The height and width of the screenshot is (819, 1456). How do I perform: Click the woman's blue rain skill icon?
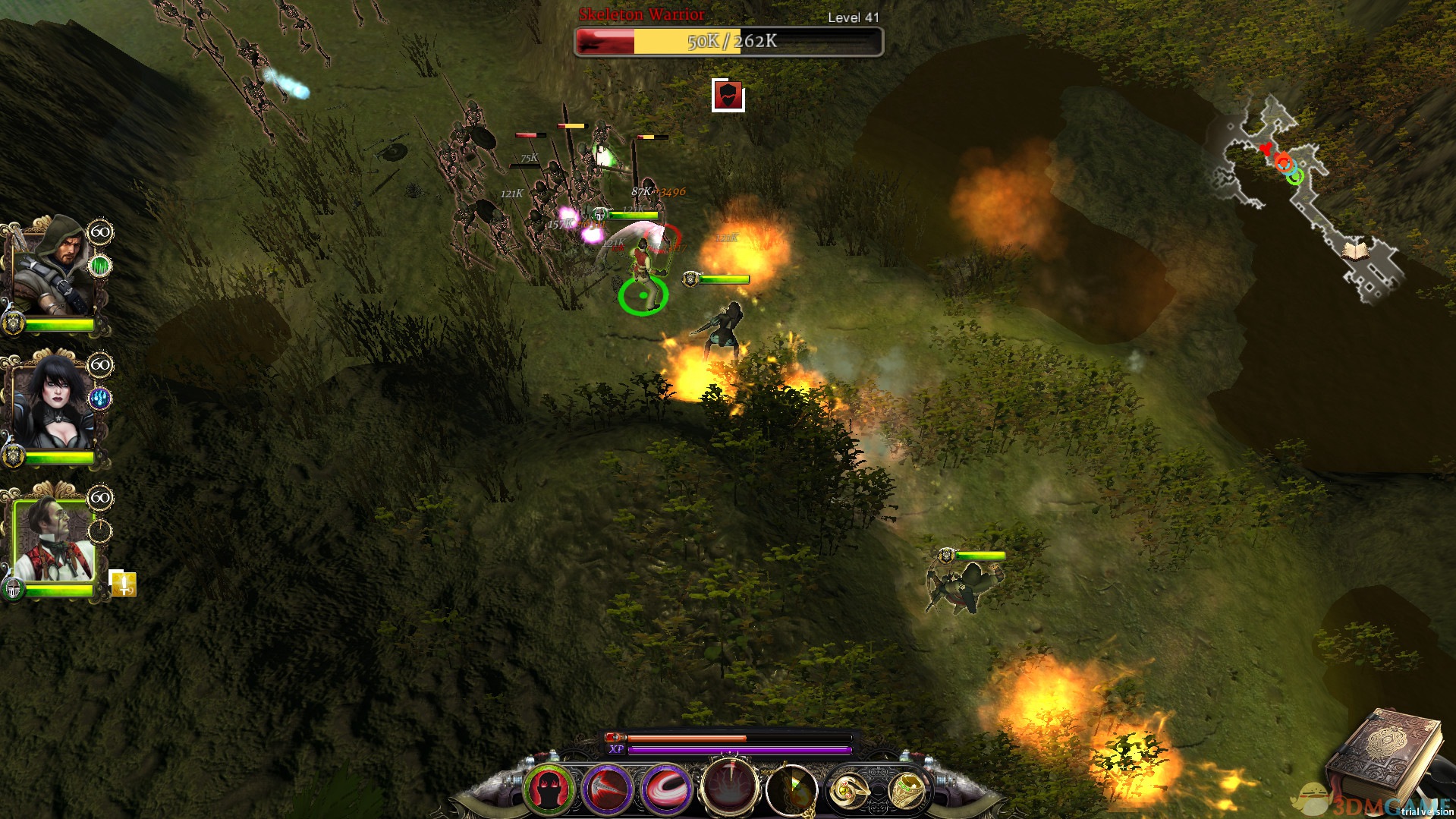pyautogui.click(x=99, y=398)
